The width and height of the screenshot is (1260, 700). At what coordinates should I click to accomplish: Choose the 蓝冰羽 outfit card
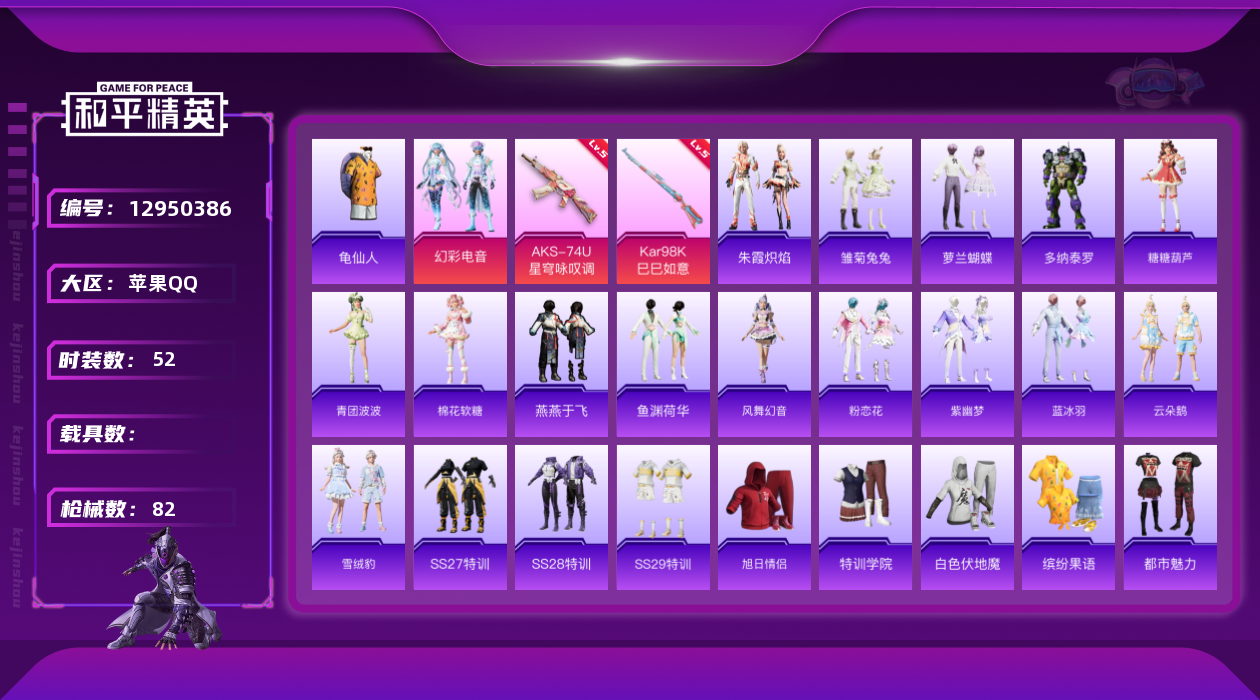[x=1068, y=364]
